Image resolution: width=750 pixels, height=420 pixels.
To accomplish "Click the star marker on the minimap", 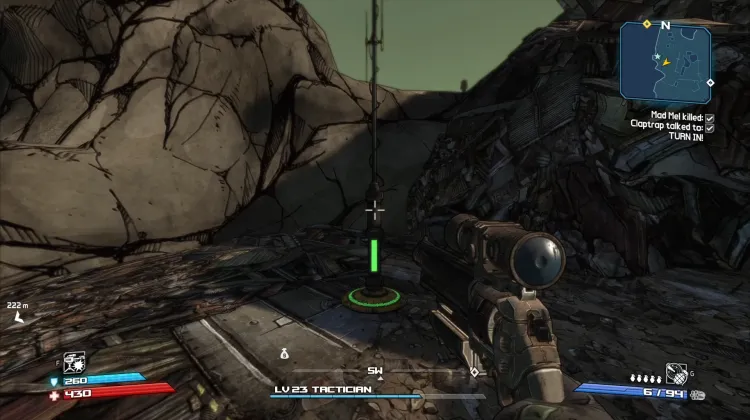I will point(658,57).
